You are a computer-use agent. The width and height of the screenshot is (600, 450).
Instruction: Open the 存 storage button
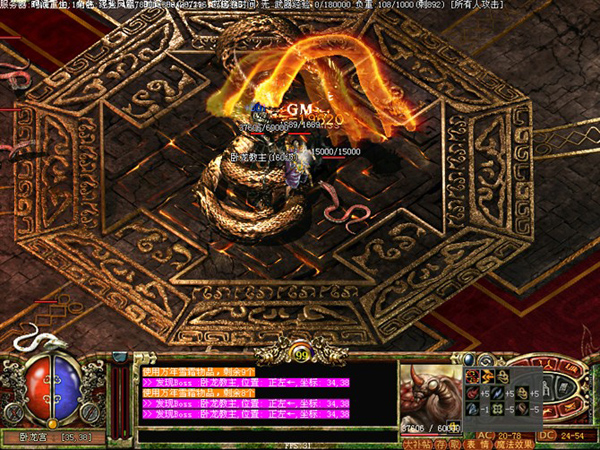pyautogui.click(x=441, y=443)
